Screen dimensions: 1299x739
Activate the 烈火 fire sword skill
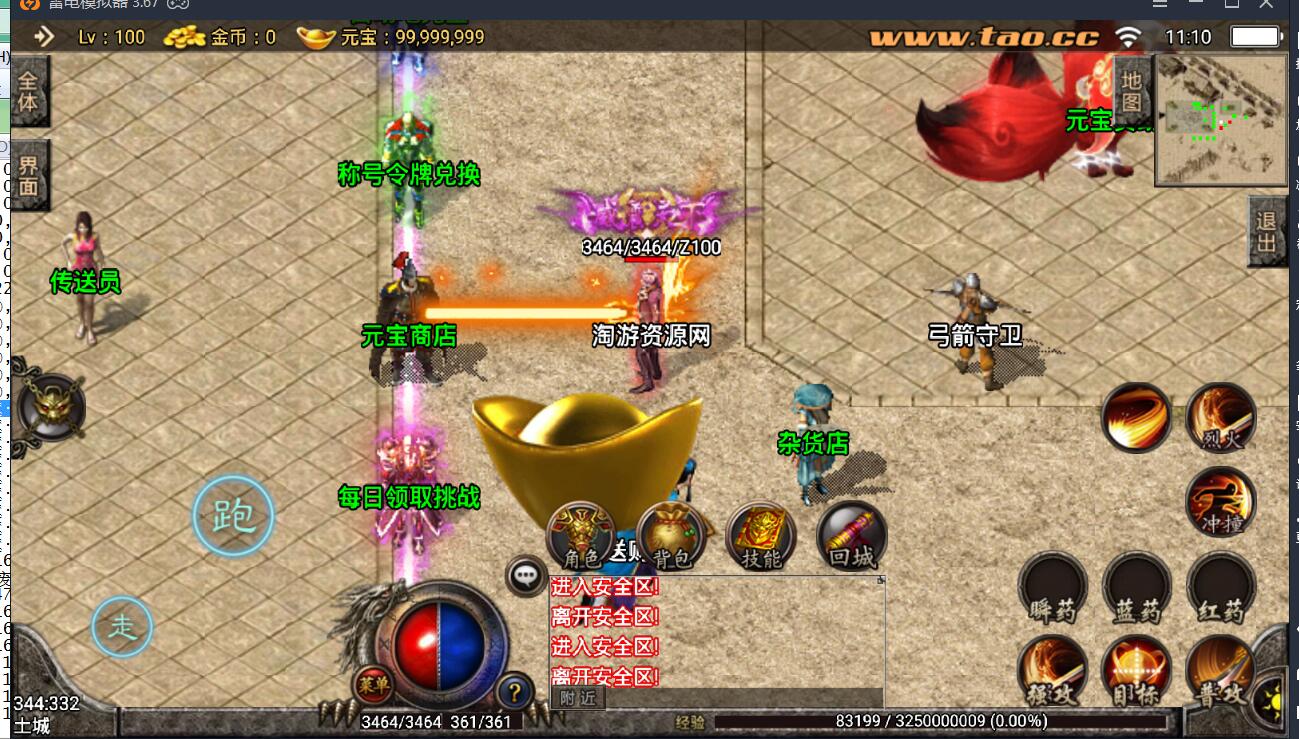coord(1221,418)
